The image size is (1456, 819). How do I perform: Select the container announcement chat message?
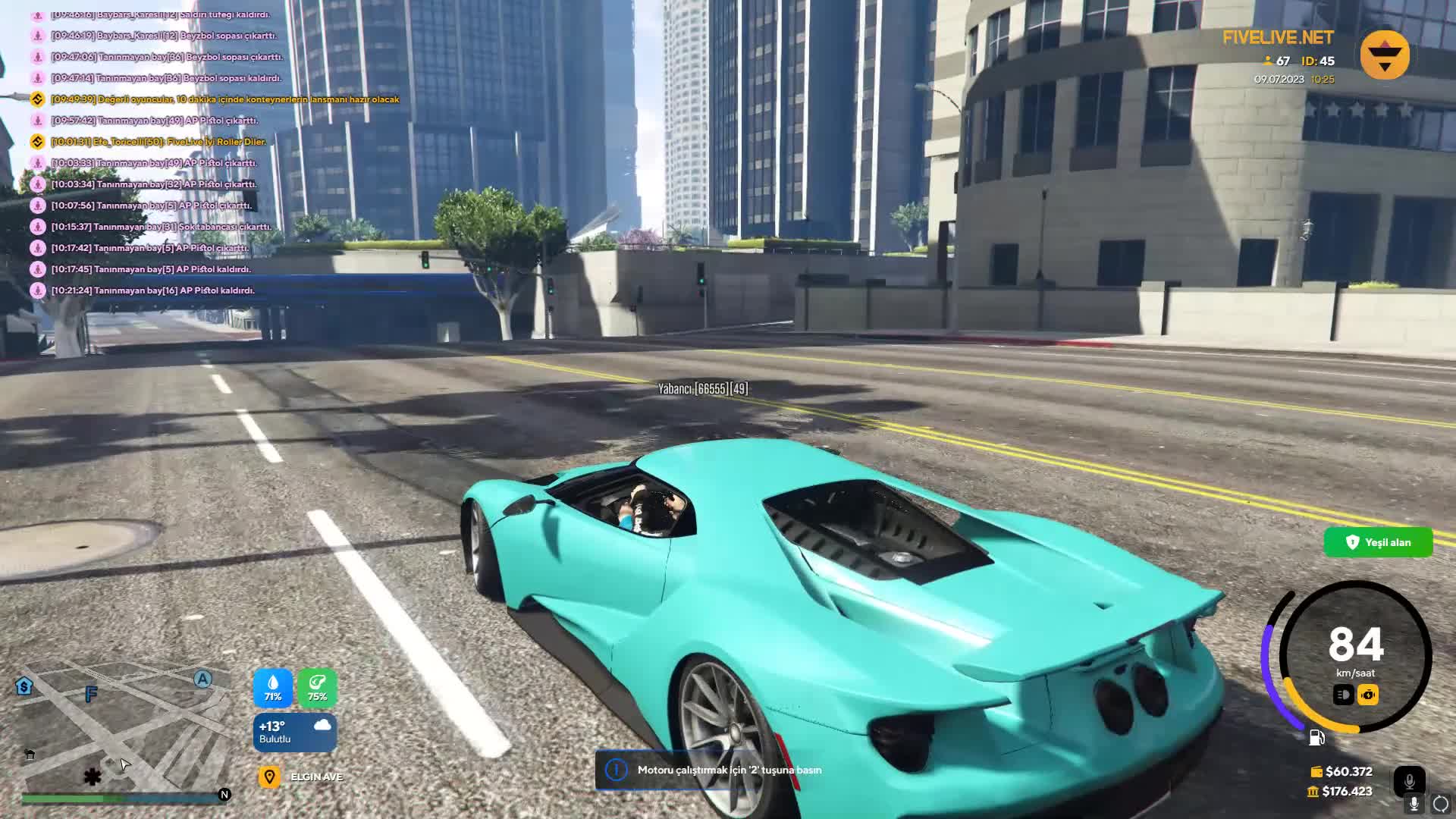pyautogui.click(x=224, y=99)
